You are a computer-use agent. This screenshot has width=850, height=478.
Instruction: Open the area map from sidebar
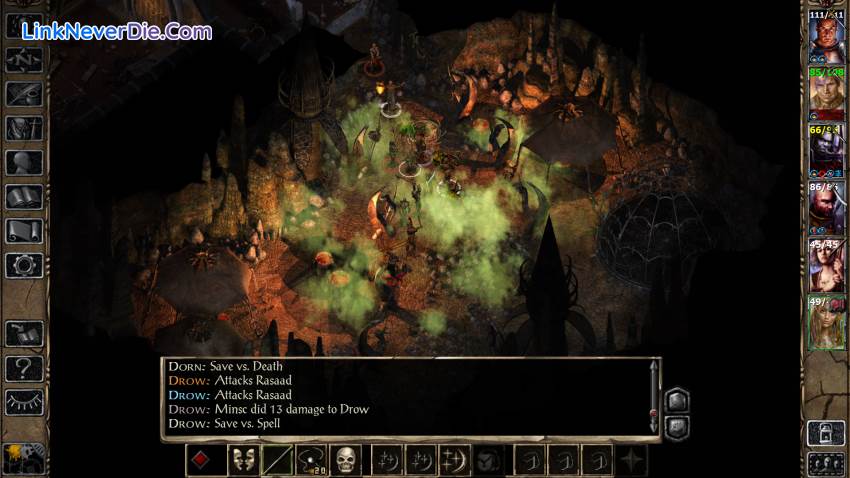pos(24,60)
